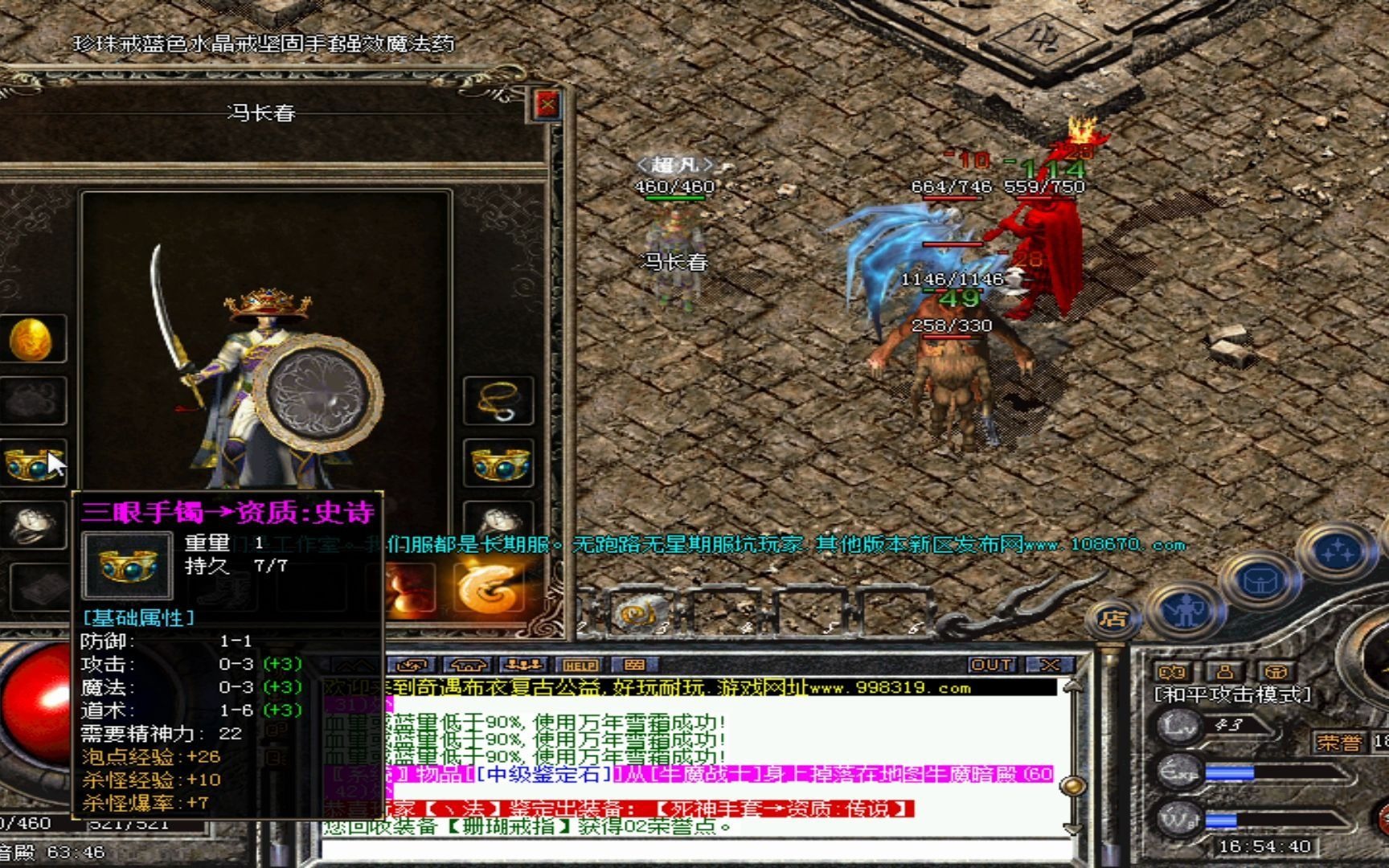The image size is (1389, 868).
Task: Select the right three-eye bracelet slot
Action: (498, 464)
